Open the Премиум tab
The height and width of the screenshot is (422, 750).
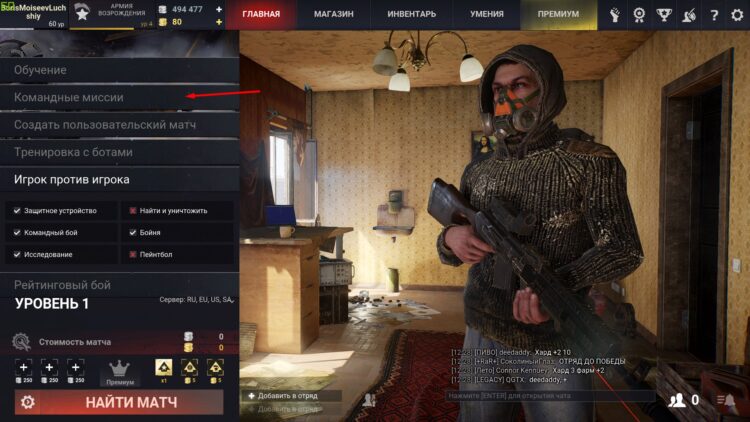tap(557, 15)
